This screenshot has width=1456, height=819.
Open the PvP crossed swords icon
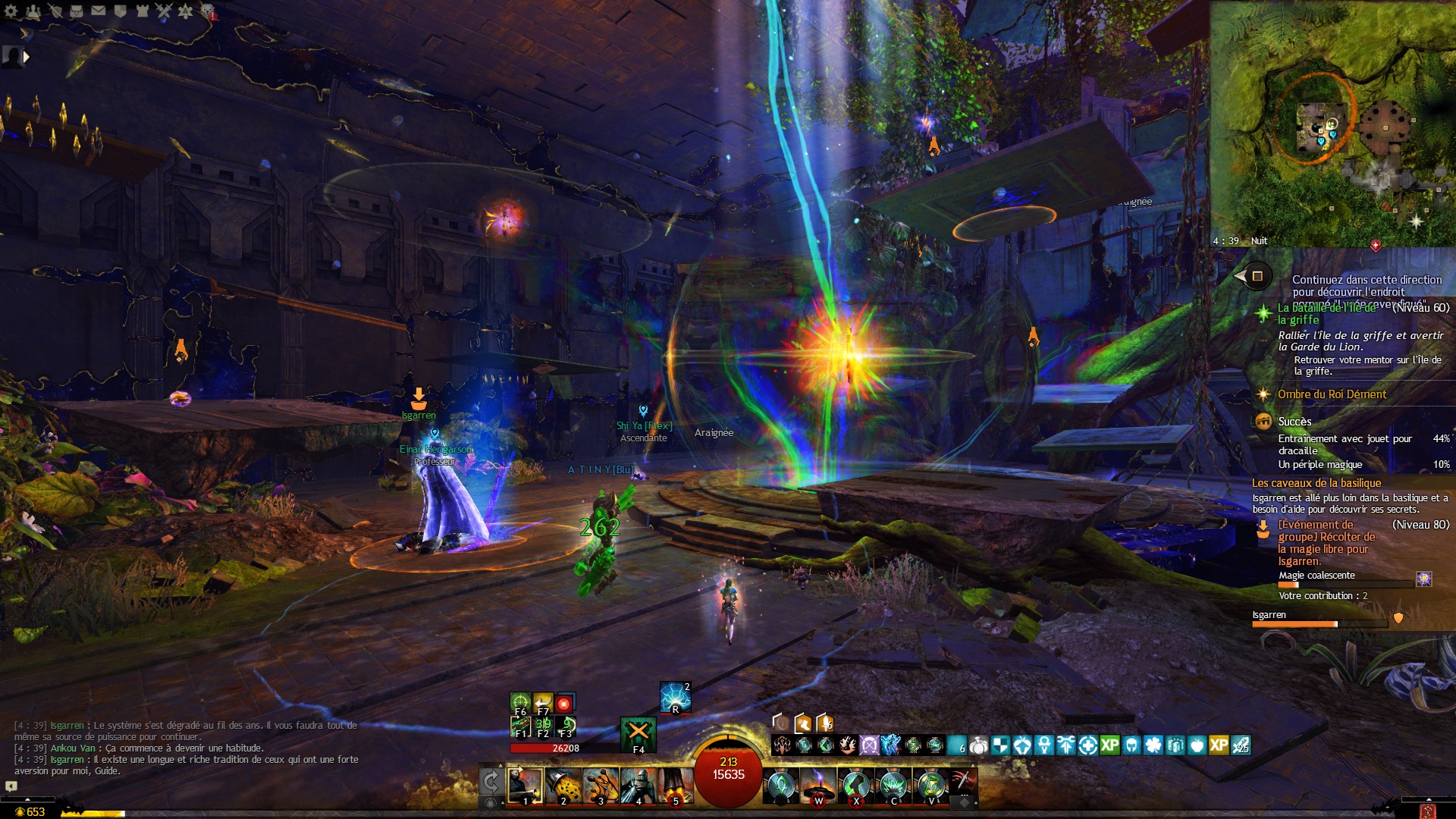click(164, 11)
